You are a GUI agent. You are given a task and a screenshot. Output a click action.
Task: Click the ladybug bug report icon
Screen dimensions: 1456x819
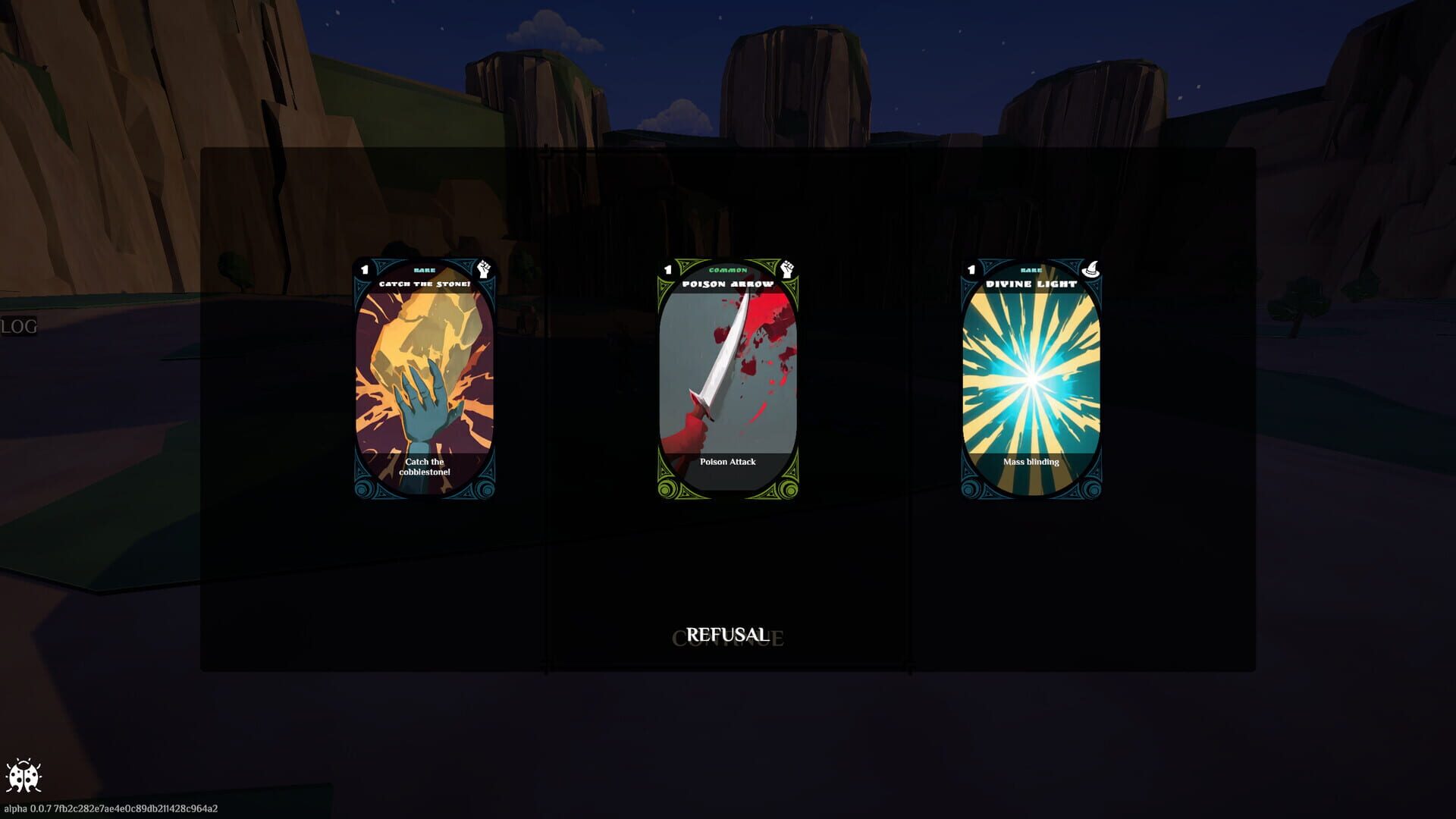(x=26, y=775)
